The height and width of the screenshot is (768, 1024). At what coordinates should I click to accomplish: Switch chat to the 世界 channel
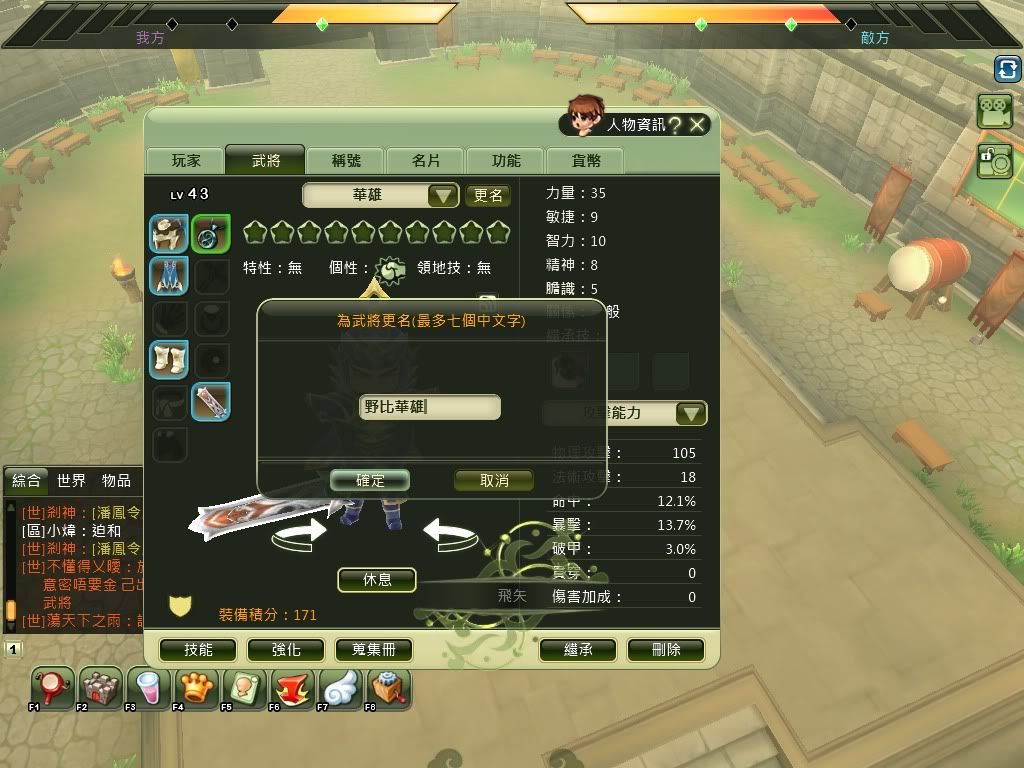[x=71, y=481]
